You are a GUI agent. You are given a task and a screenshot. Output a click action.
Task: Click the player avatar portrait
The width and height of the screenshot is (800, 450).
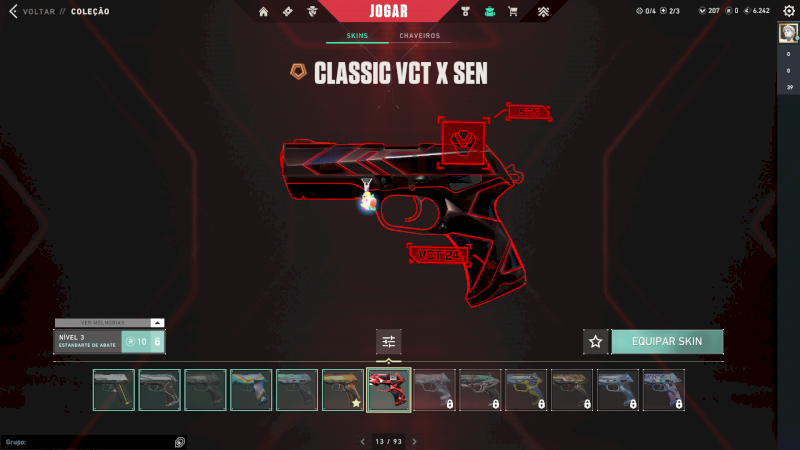coord(788,33)
